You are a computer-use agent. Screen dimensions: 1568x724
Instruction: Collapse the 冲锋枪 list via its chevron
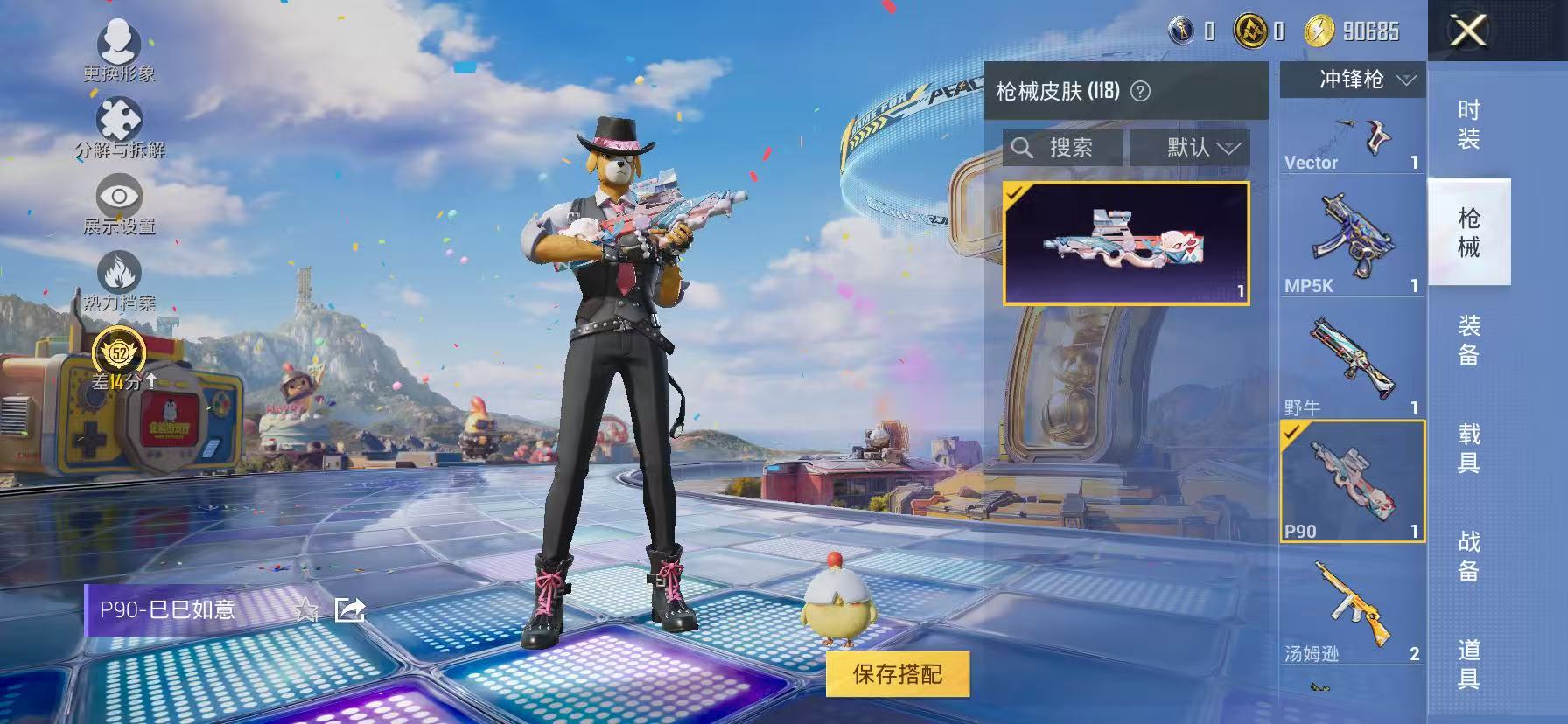pyautogui.click(x=1407, y=80)
